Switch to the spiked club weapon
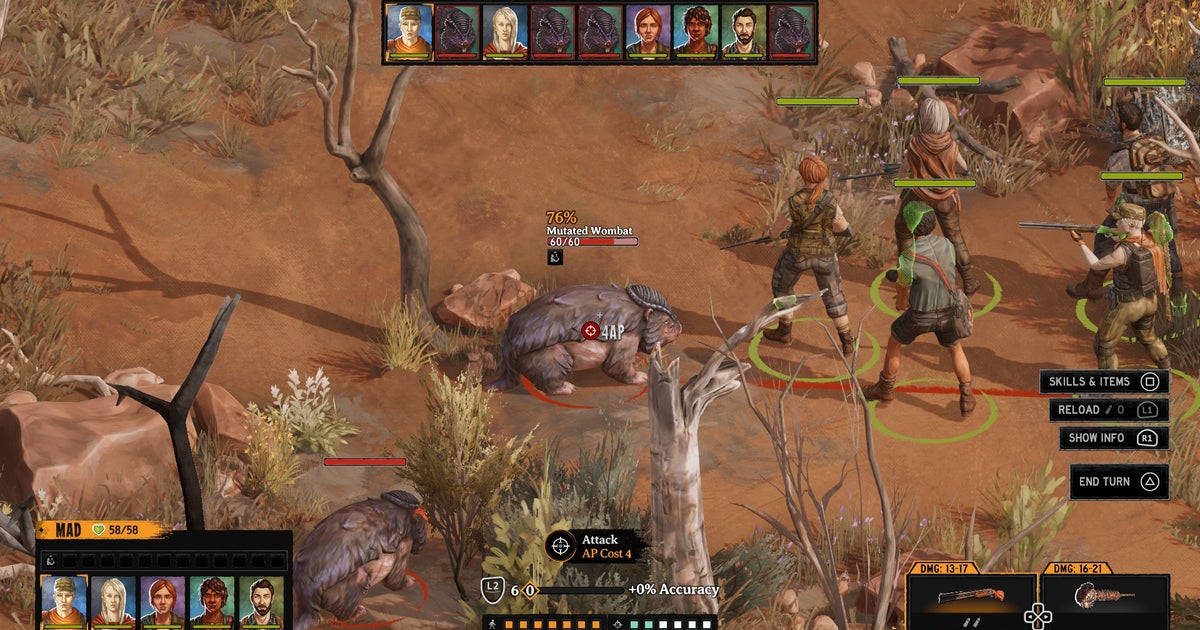Viewport: 1200px width, 630px height. [x=1104, y=600]
